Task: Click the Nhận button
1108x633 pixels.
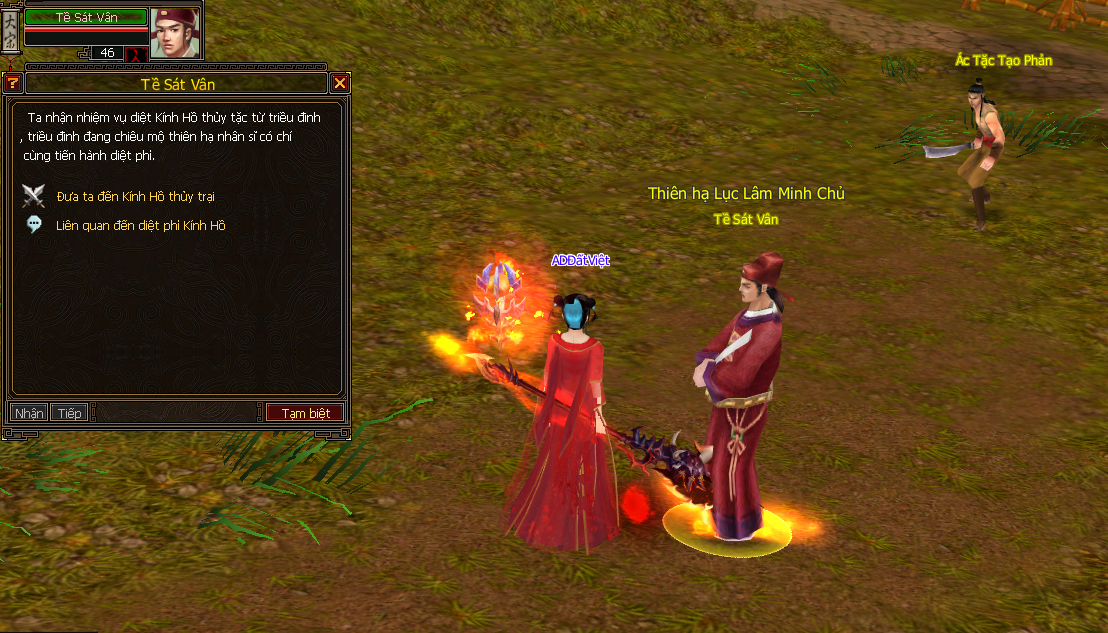Action: 29,413
